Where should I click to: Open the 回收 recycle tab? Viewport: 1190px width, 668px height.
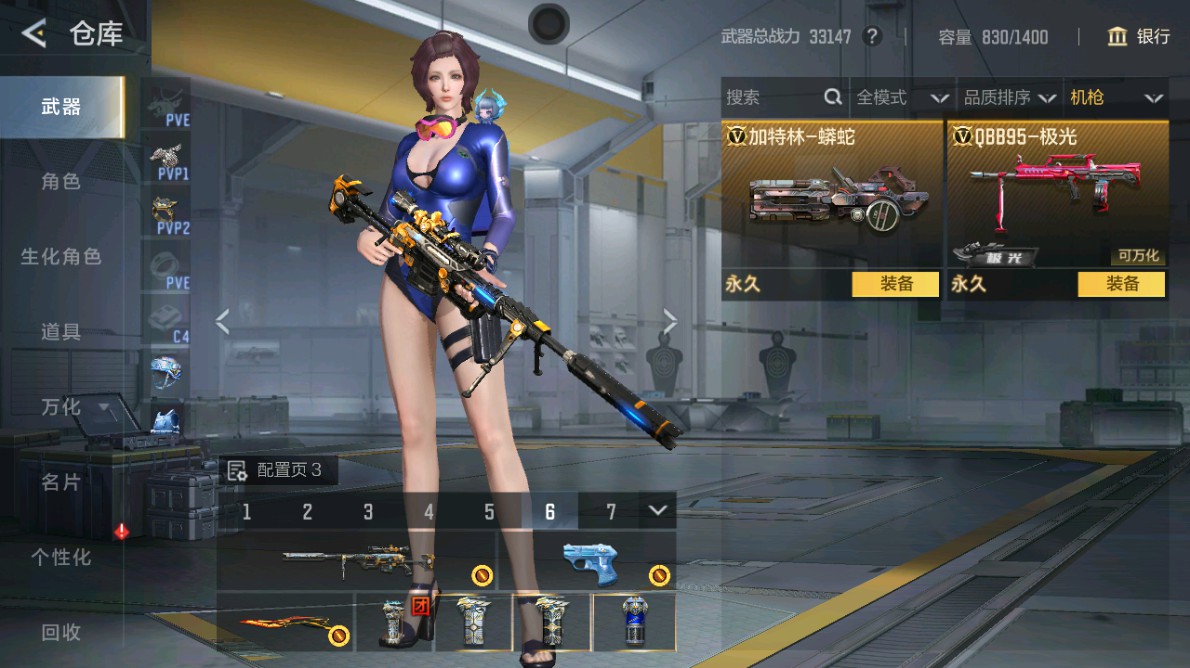click(x=61, y=632)
